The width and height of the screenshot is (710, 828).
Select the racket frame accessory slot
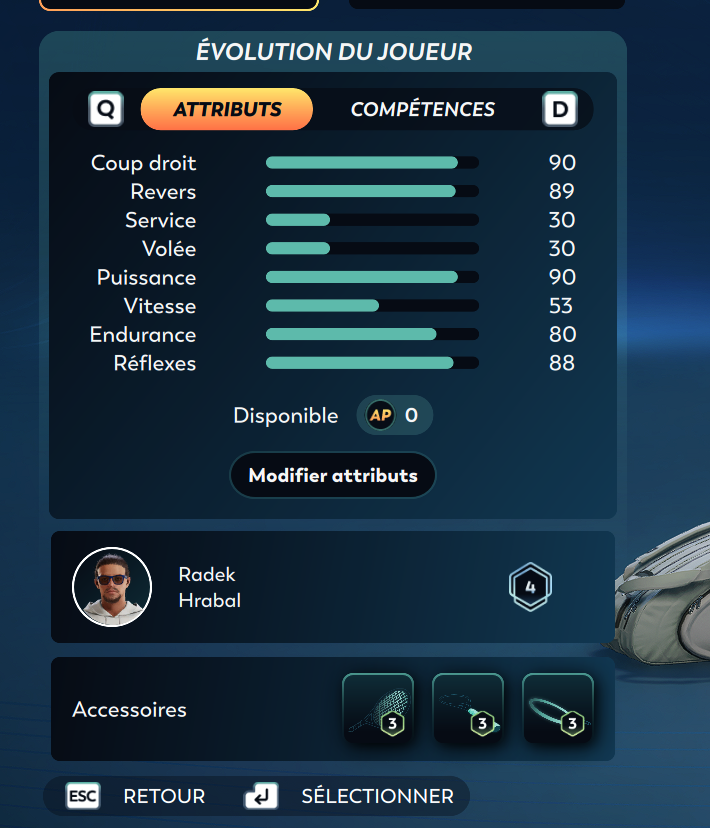point(558,709)
